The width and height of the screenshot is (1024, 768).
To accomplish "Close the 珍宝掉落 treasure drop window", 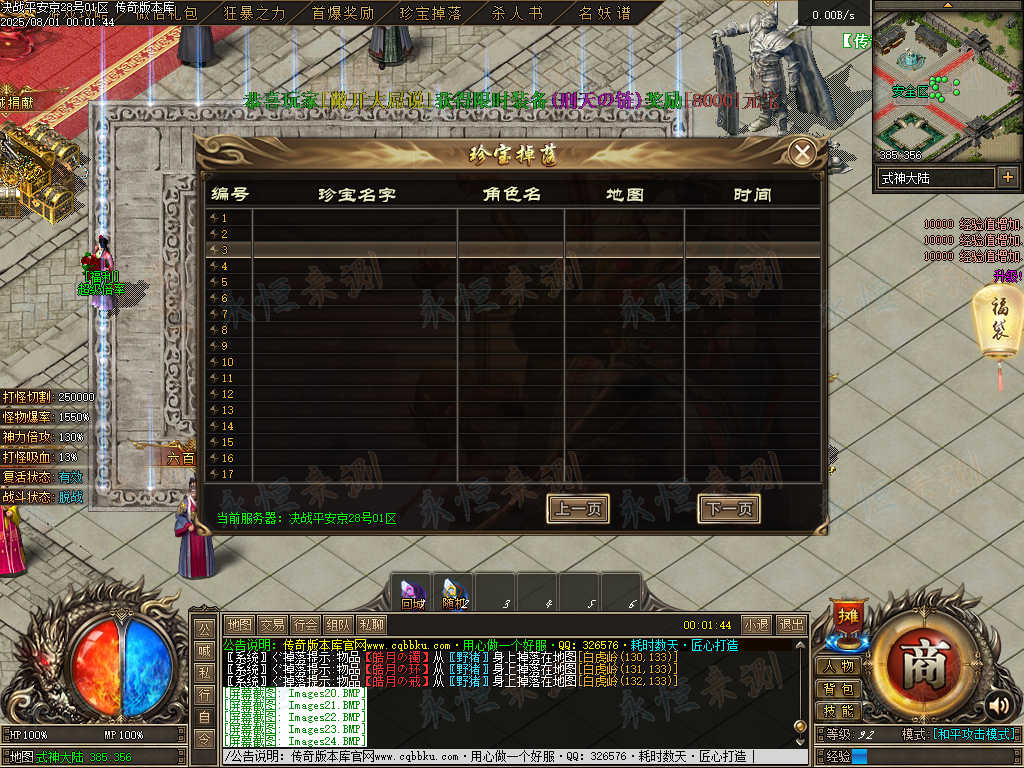I will [x=801, y=153].
